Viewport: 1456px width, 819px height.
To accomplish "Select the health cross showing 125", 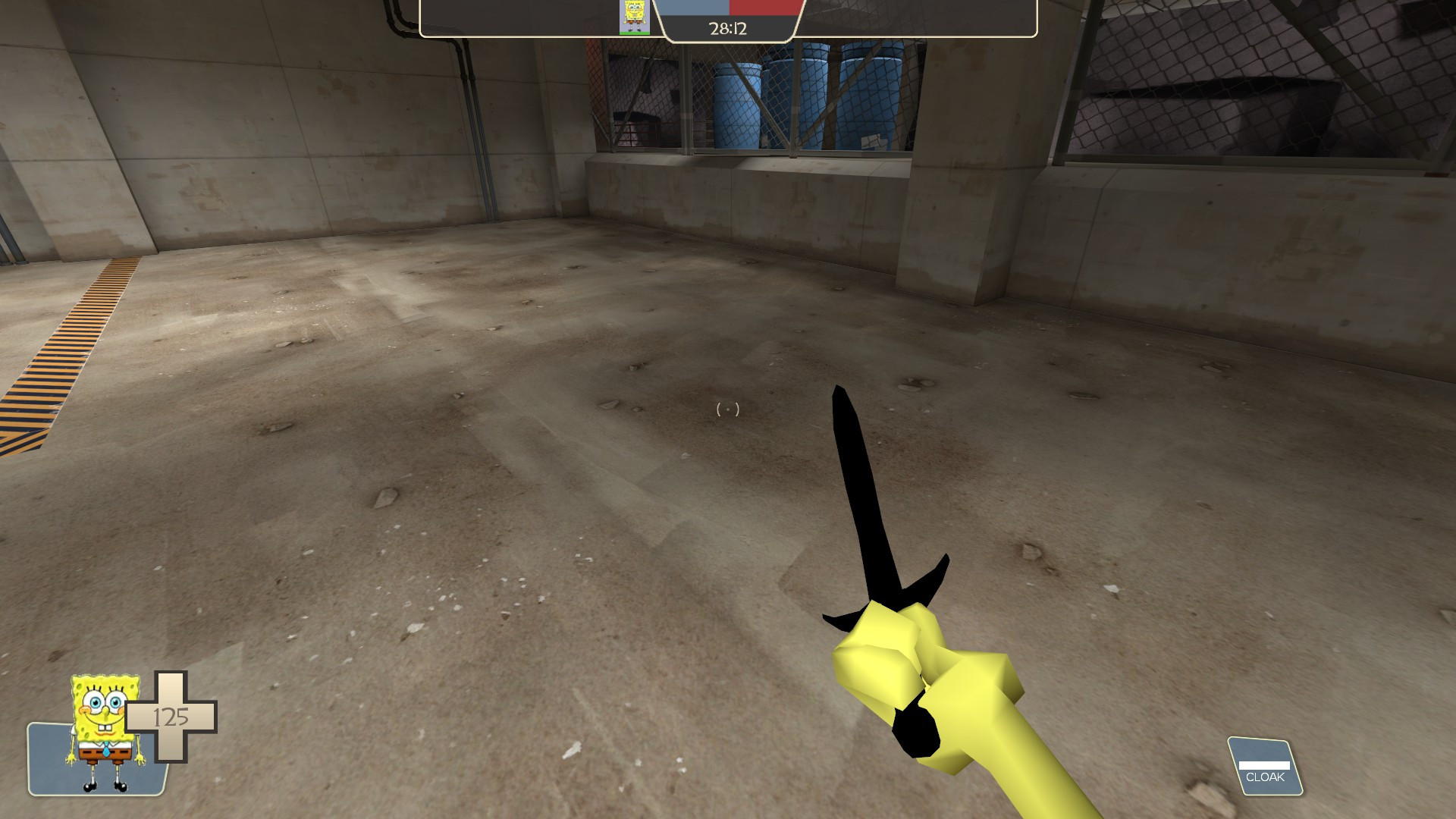I will coord(173,716).
